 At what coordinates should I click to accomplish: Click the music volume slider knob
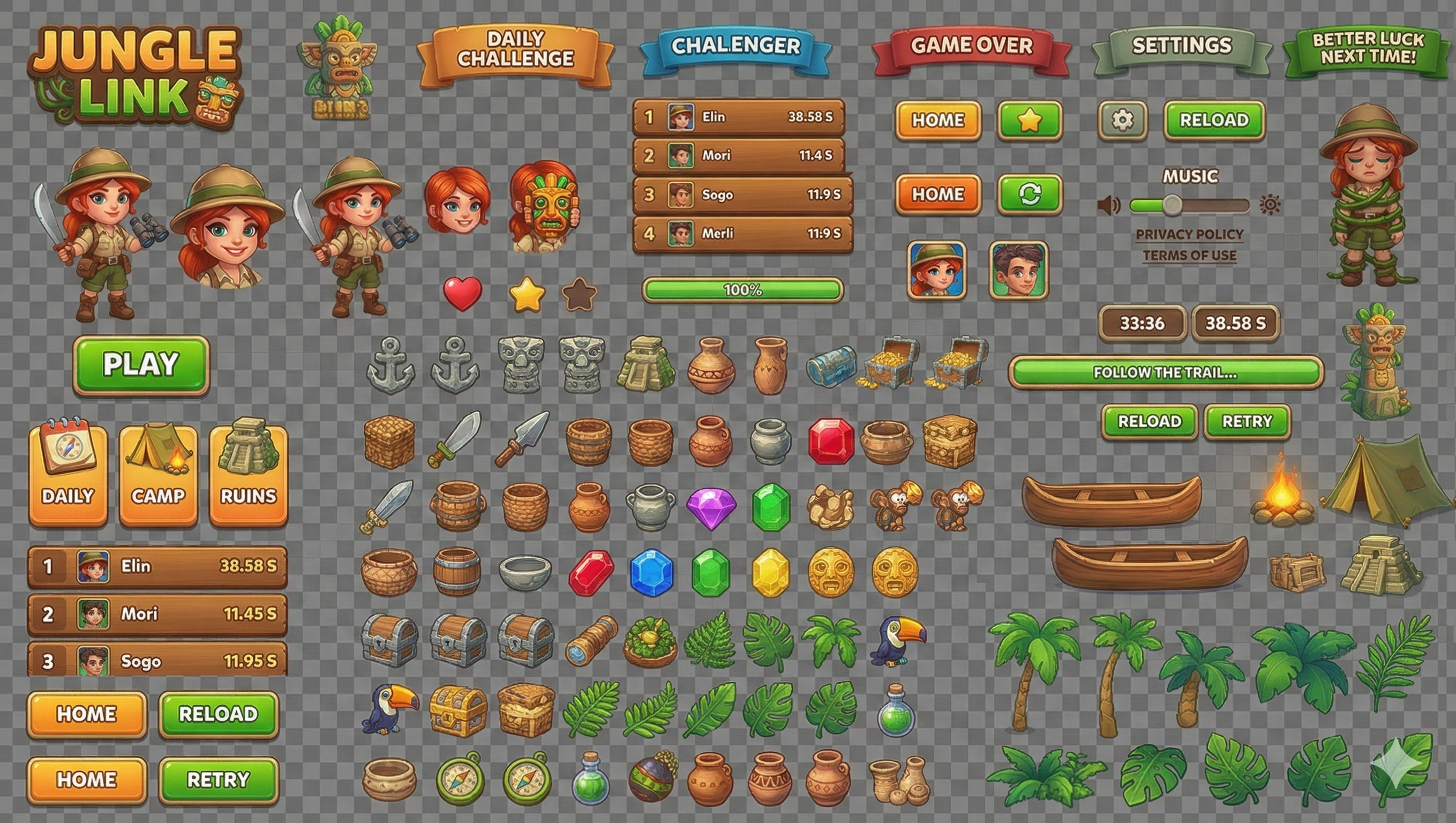click(1172, 205)
